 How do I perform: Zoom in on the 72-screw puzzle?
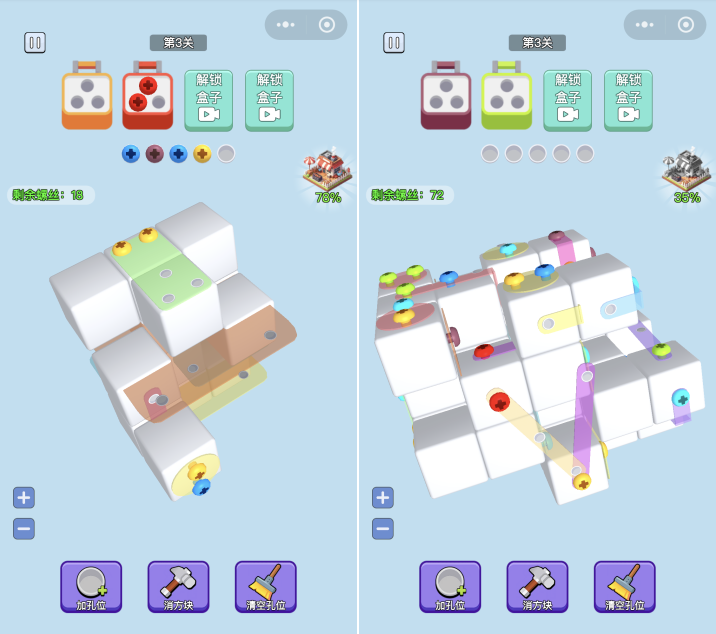click(x=383, y=497)
